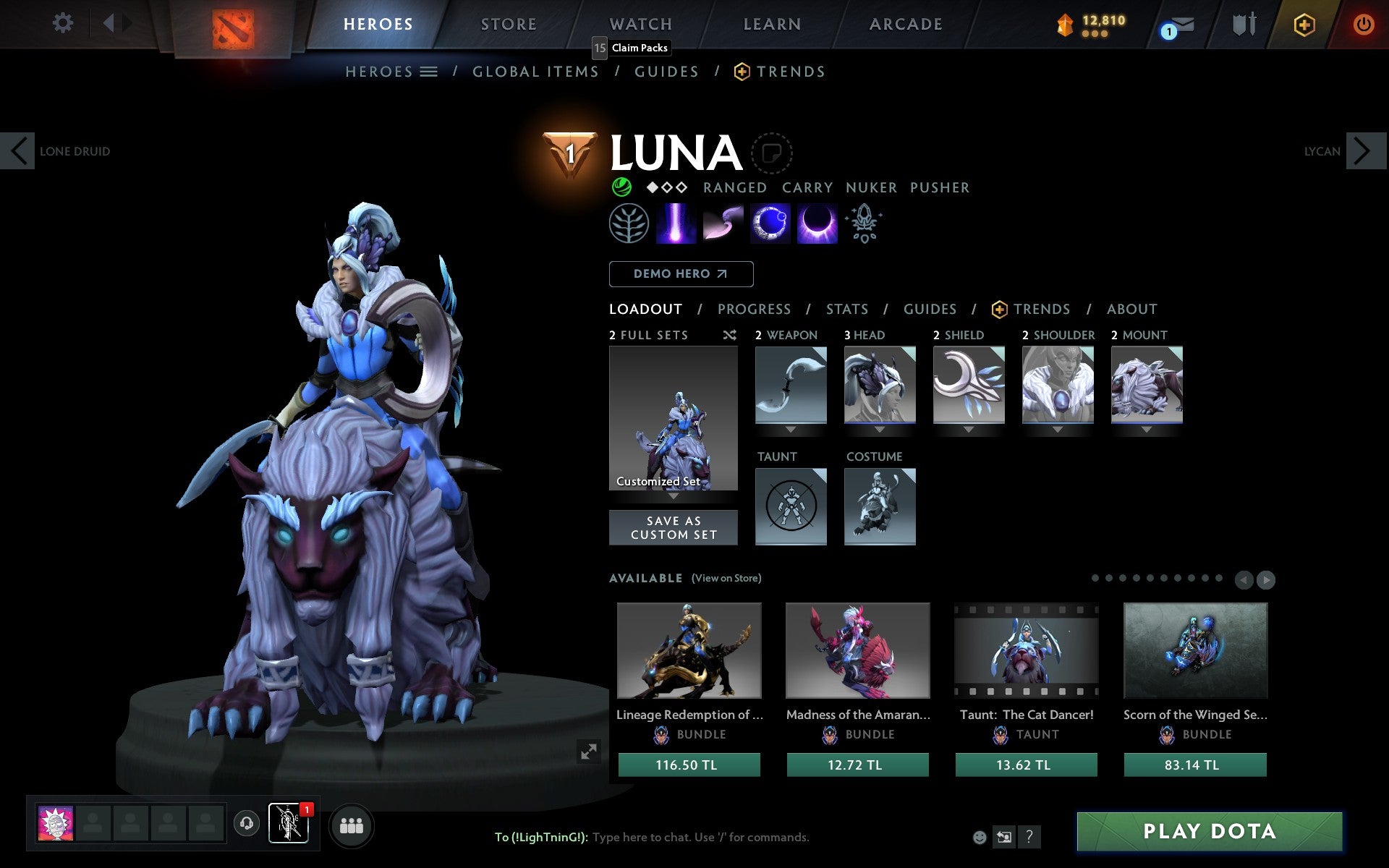Expand the Weapon slot dropdown arrow
Viewport: 1389px width, 868px height.
[791, 428]
